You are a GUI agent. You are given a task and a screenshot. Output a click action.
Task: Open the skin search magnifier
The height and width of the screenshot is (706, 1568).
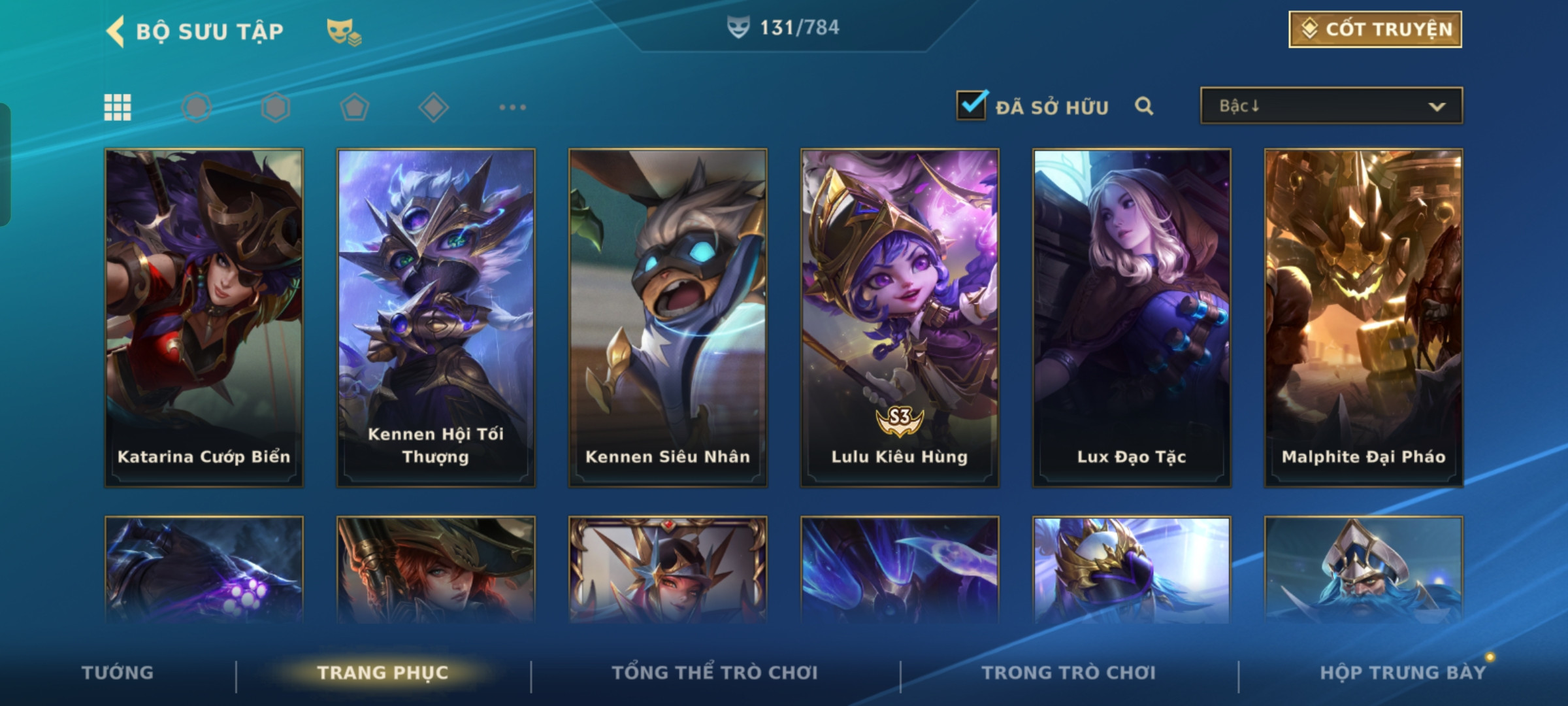tap(1144, 106)
